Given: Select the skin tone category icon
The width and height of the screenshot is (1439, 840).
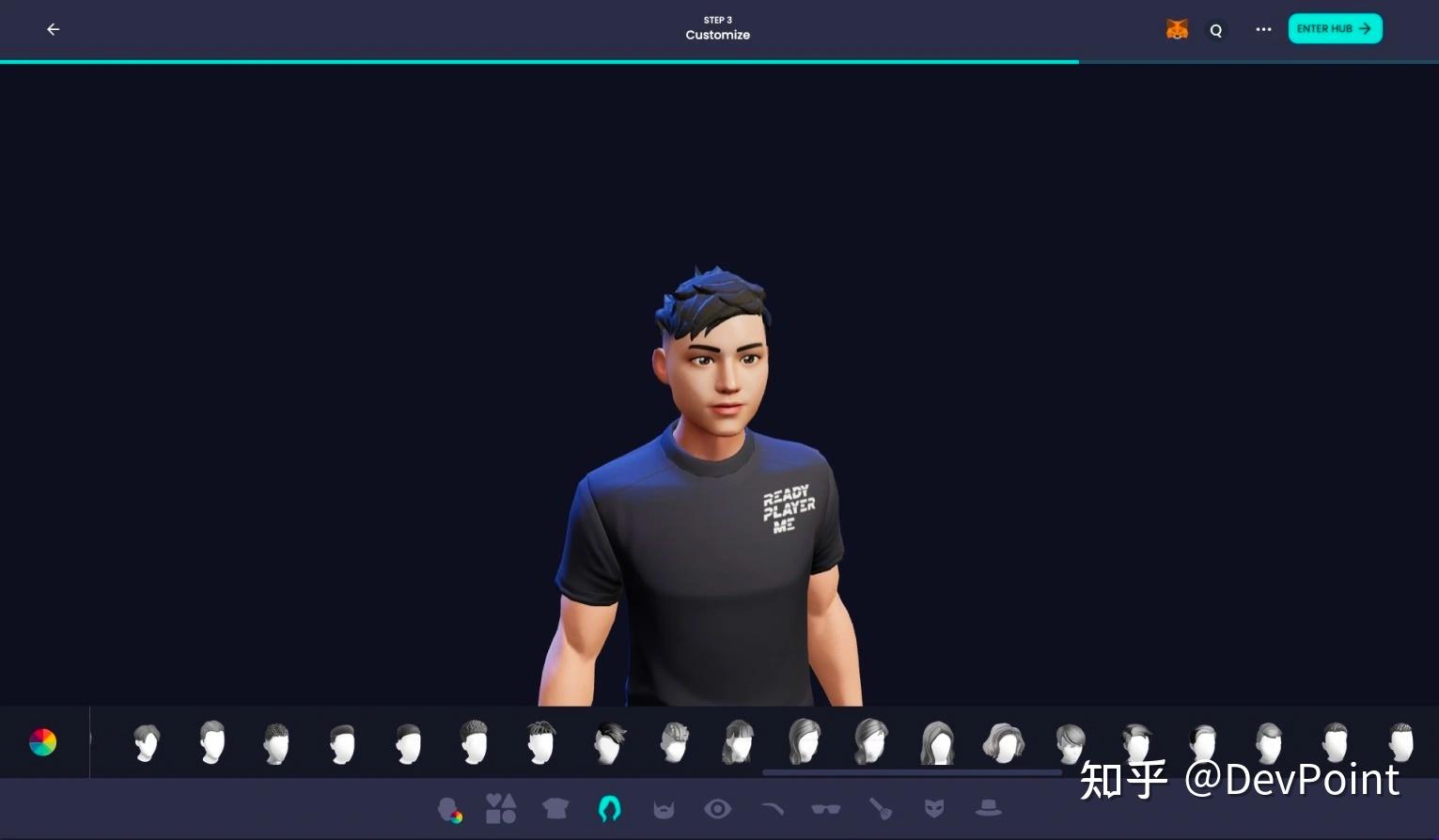Looking at the screenshot, I should 450,808.
